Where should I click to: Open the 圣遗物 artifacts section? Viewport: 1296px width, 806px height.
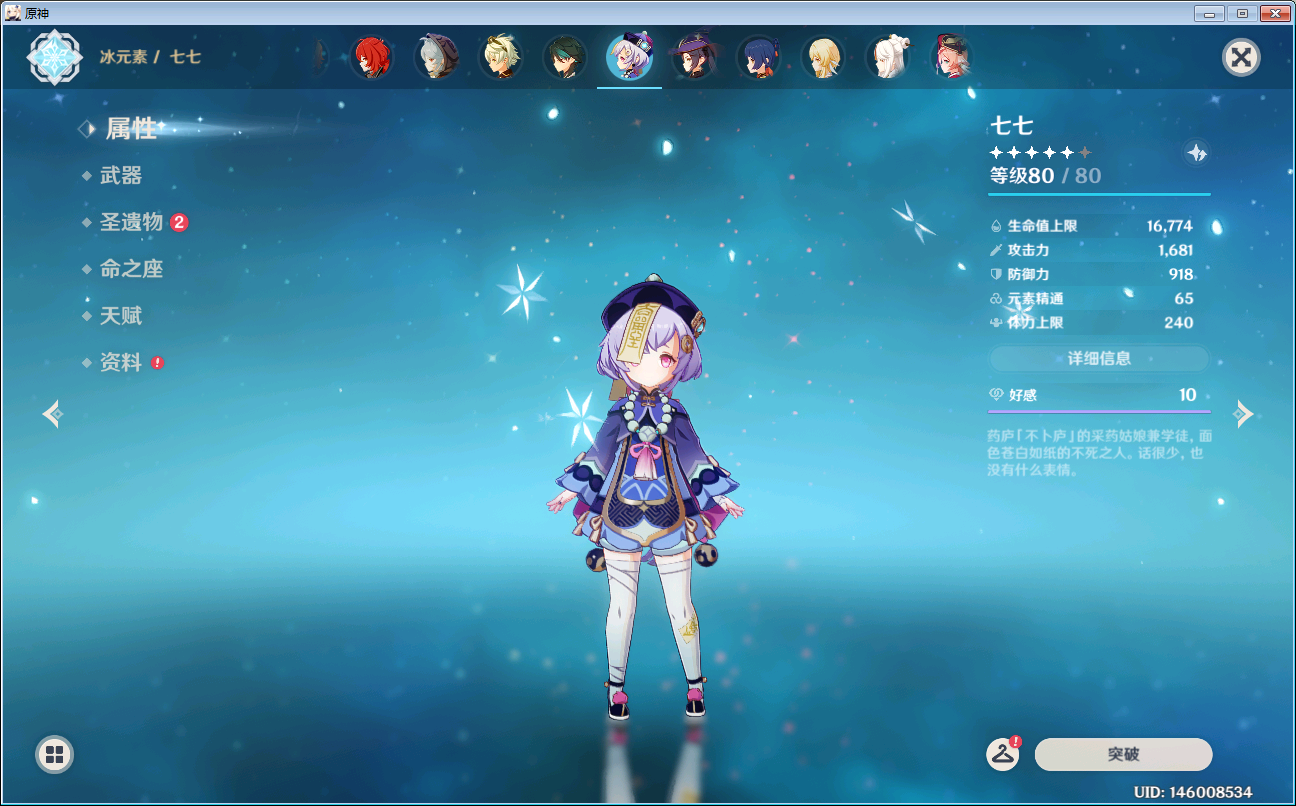coord(131,222)
